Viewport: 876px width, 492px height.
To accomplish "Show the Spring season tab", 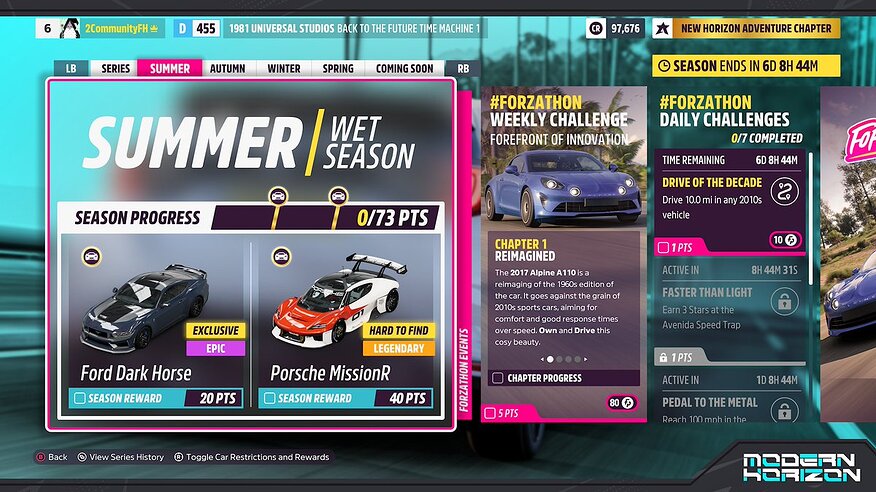I will 338,69.
